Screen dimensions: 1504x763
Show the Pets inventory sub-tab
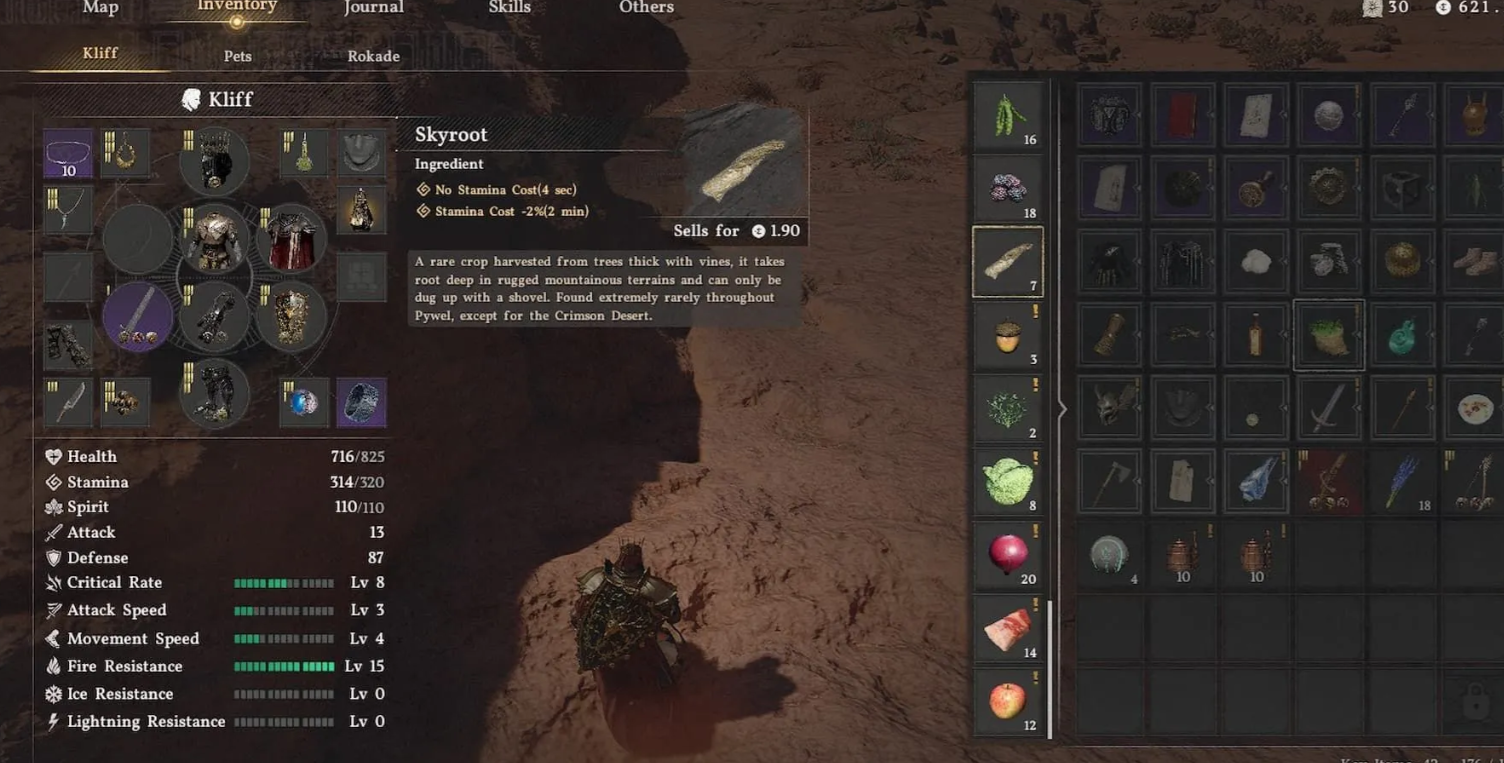(x=238, y=56)
